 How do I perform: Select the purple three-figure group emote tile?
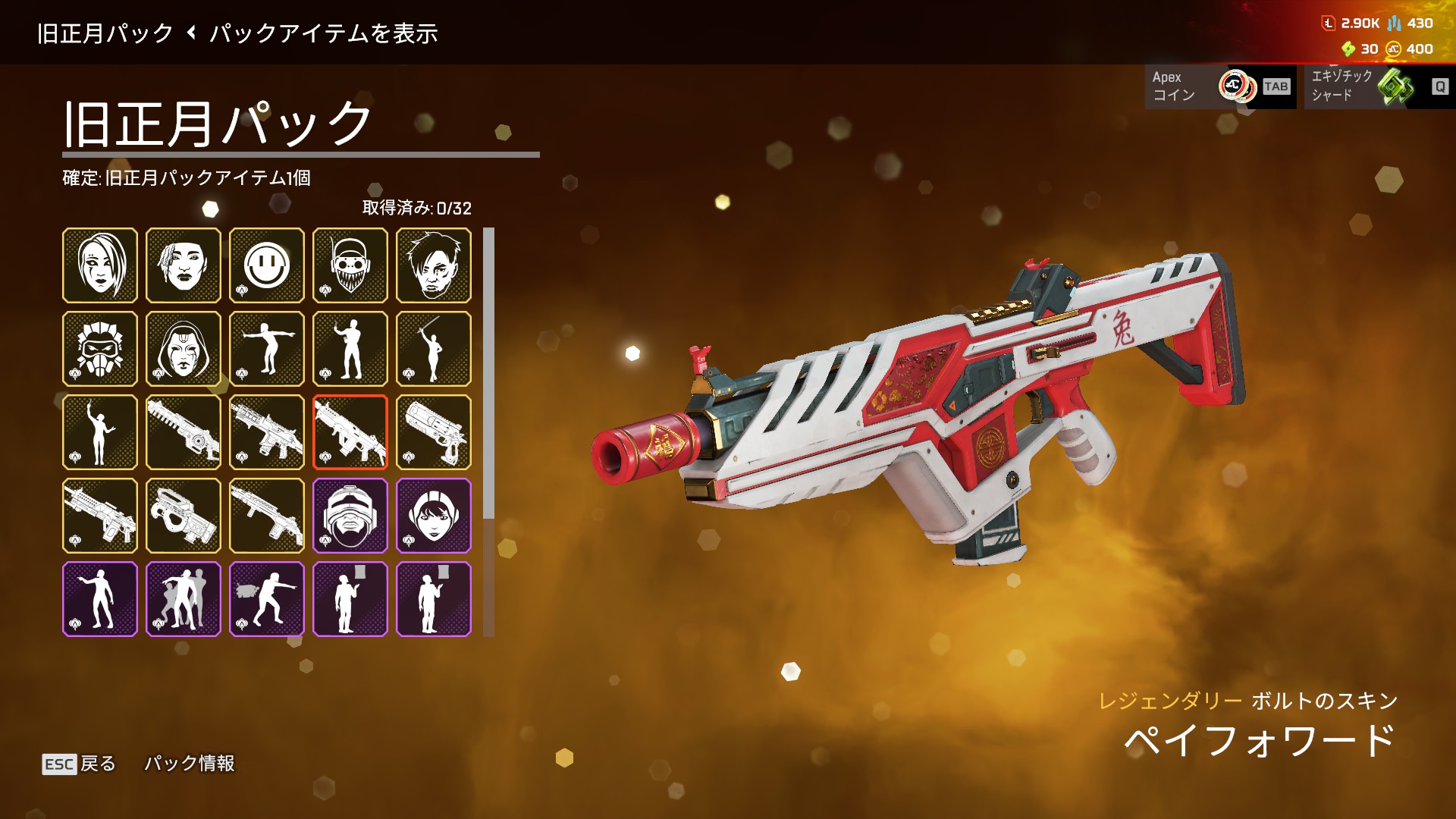click(184, 599)
